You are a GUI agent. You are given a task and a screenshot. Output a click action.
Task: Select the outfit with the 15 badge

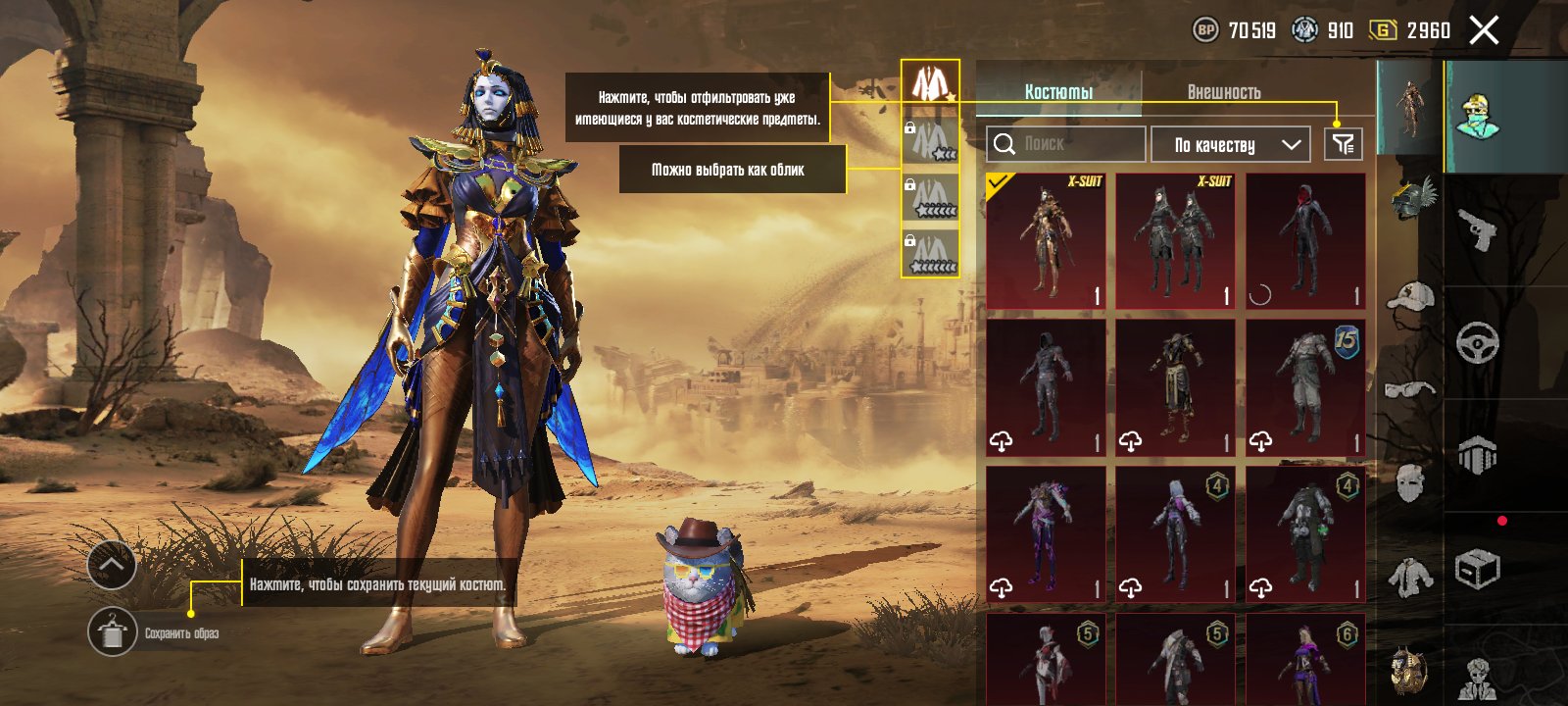1305,388
